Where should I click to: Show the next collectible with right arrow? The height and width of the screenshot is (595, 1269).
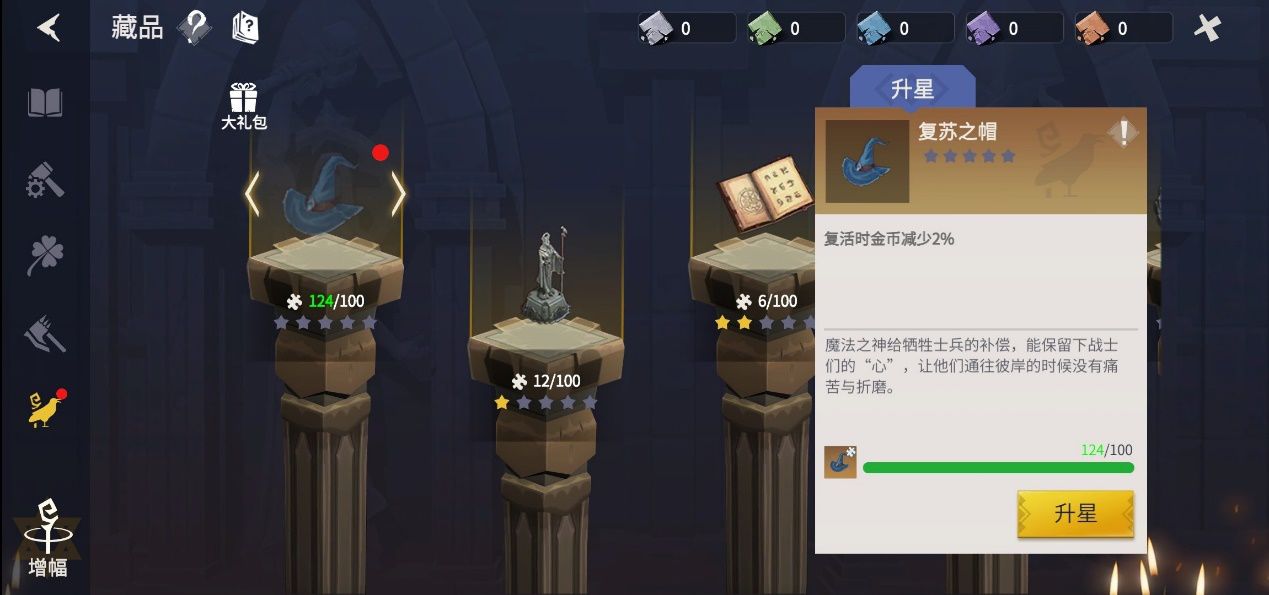pyautogui.click(x=398, y=195)
